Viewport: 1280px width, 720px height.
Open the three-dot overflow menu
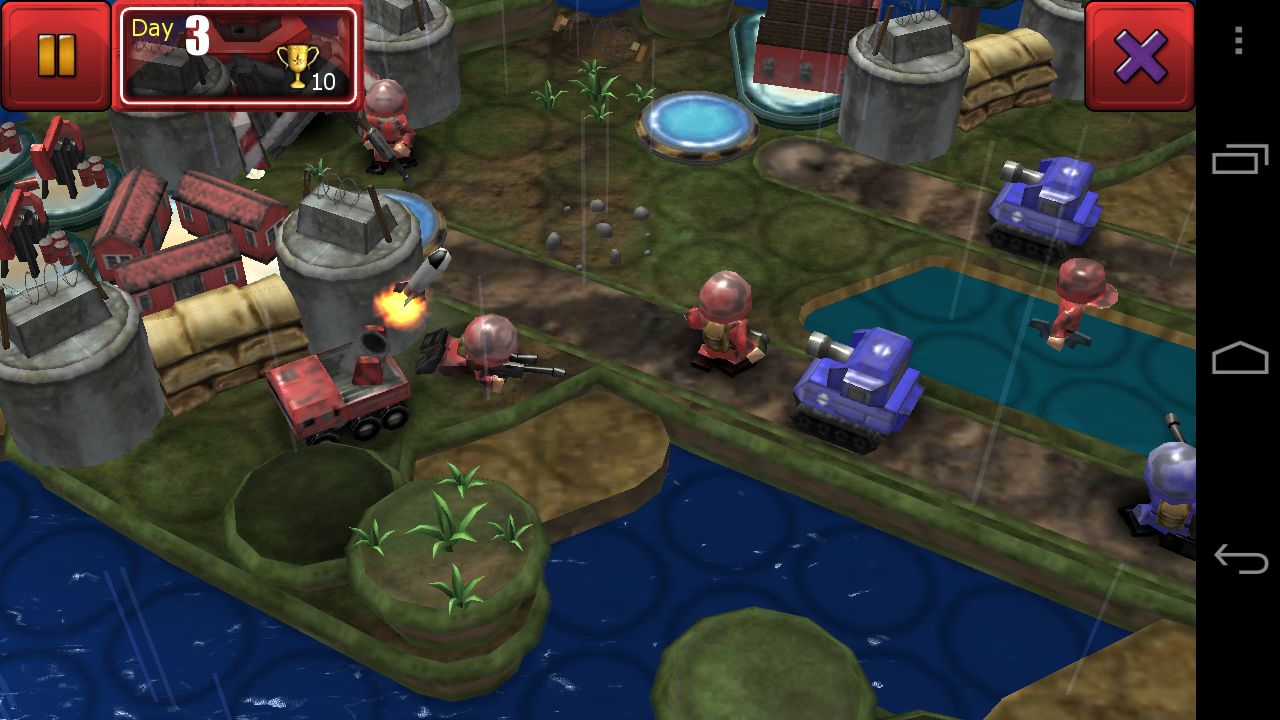click(x=1239, y=41)
